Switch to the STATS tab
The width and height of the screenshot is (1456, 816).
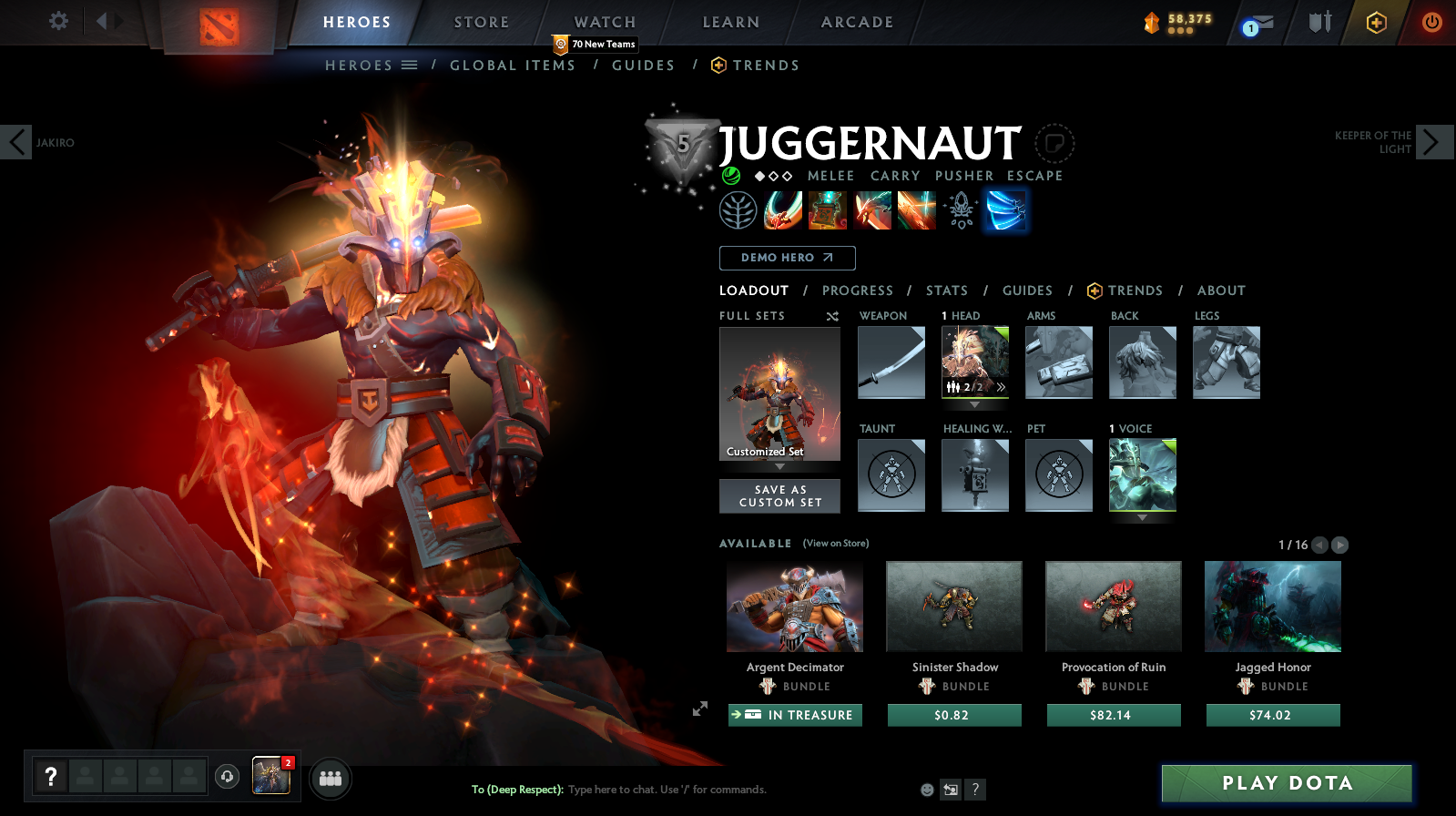(947, 291)
